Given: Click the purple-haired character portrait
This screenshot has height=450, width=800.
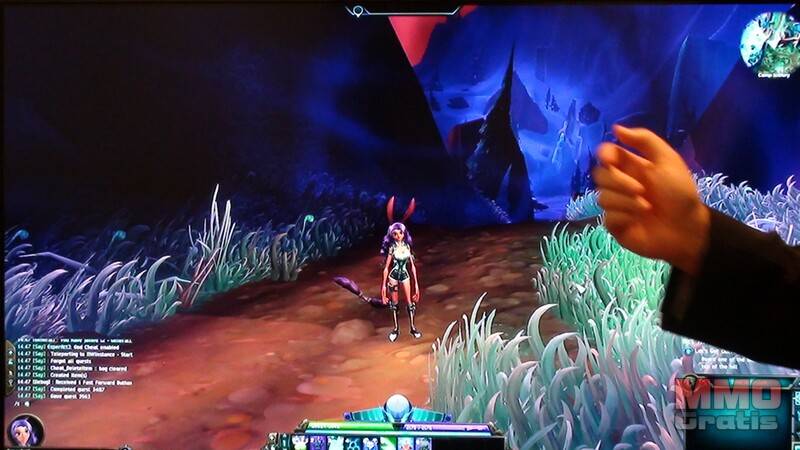Looking at the screenshot, I should tap(24, 431).
